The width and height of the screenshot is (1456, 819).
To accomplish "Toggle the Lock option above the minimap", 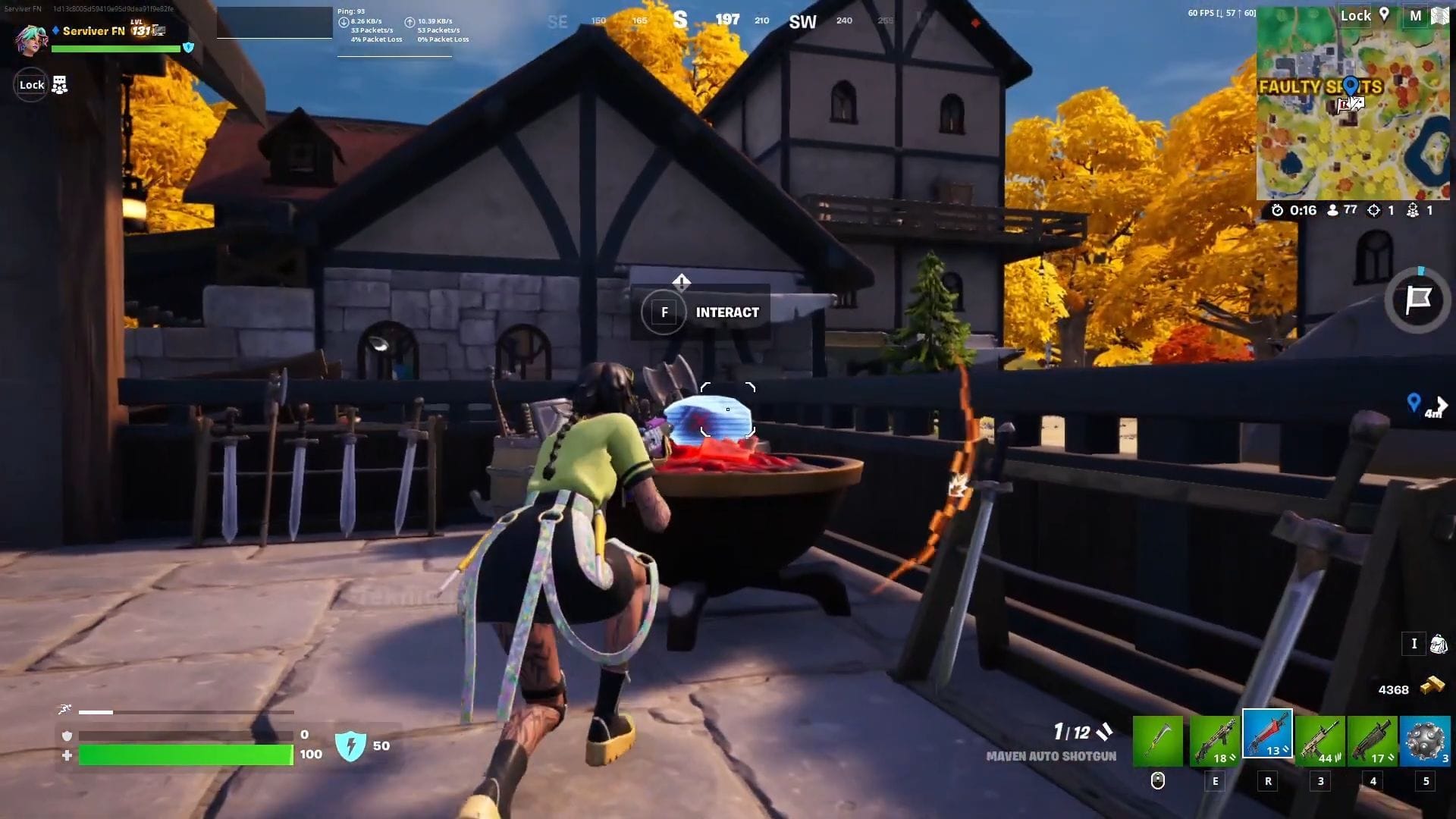I will [1355, 15].
